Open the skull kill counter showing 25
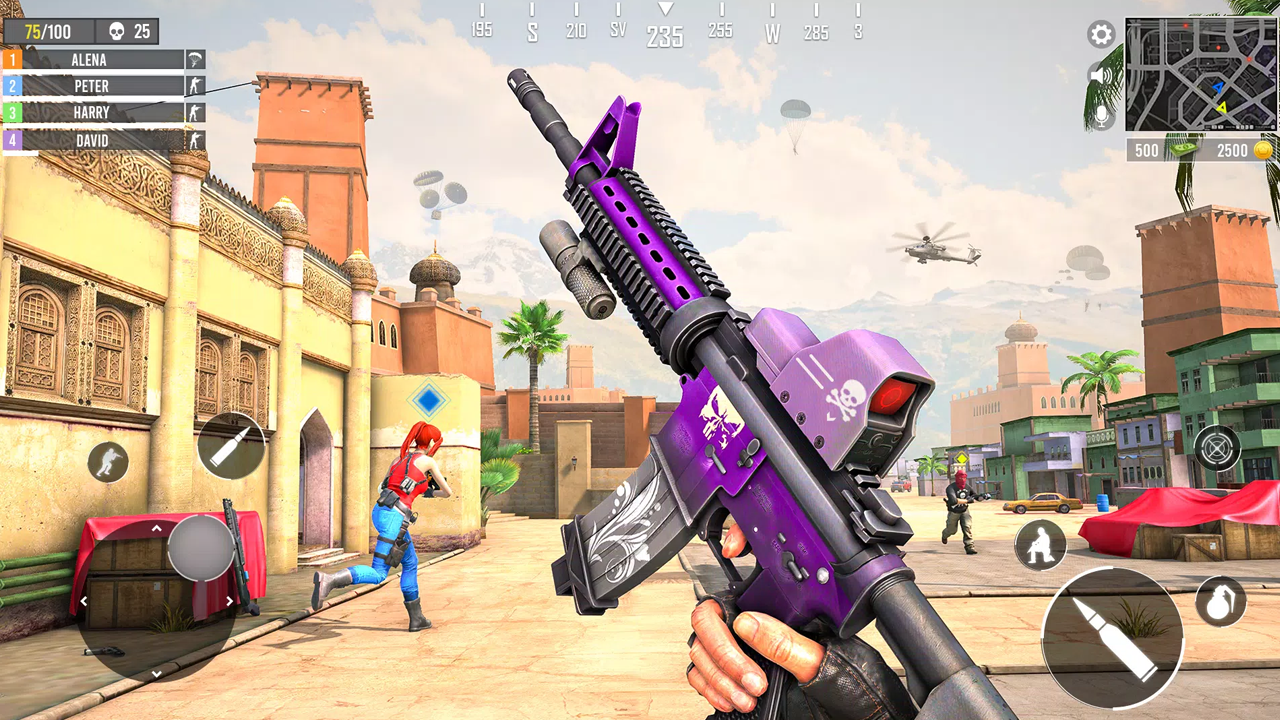This screenshot has height=720, width=1280. [125, 31]
